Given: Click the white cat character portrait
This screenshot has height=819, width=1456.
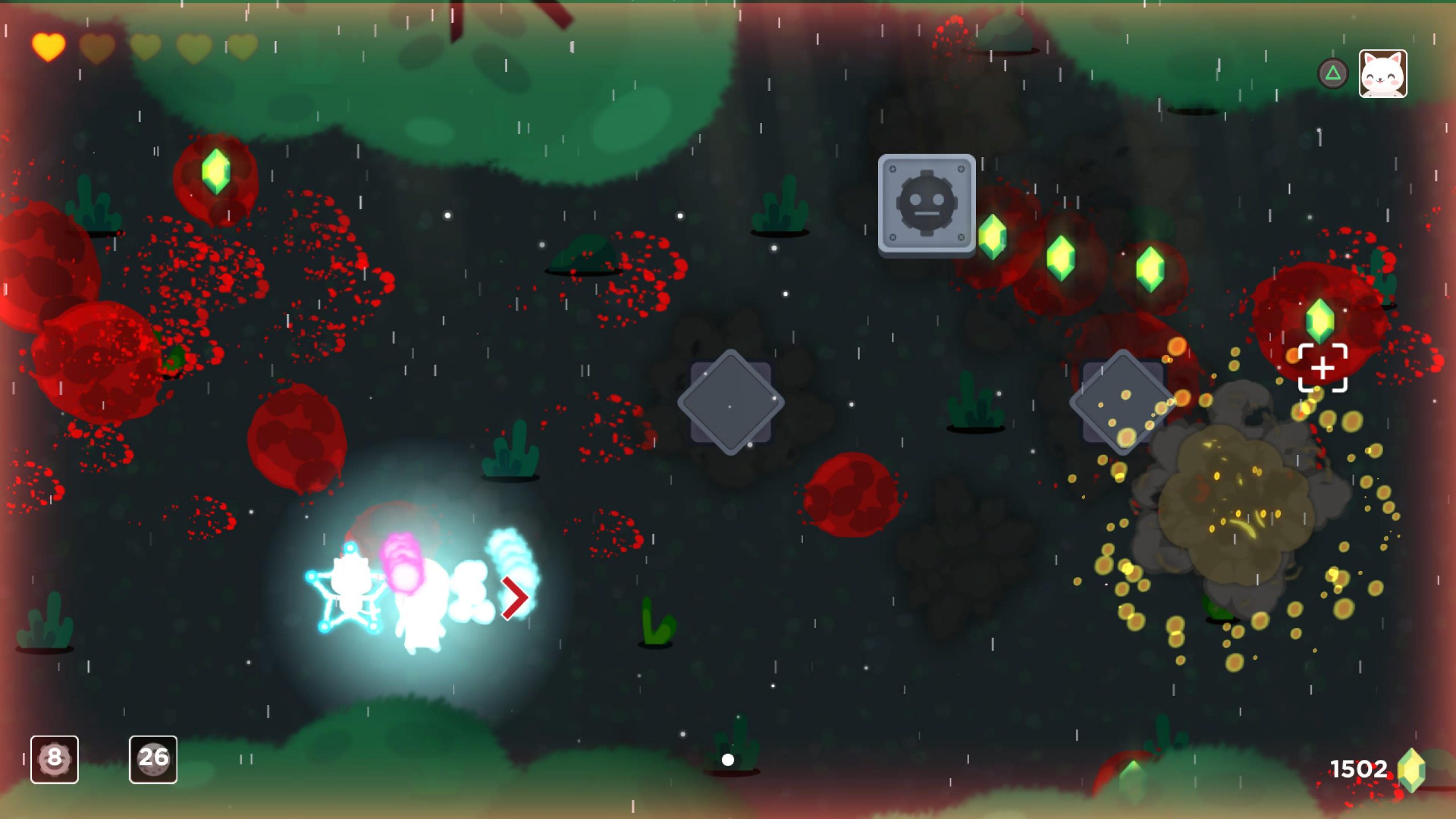Looking at the screenshot, I should [1383, 74].
